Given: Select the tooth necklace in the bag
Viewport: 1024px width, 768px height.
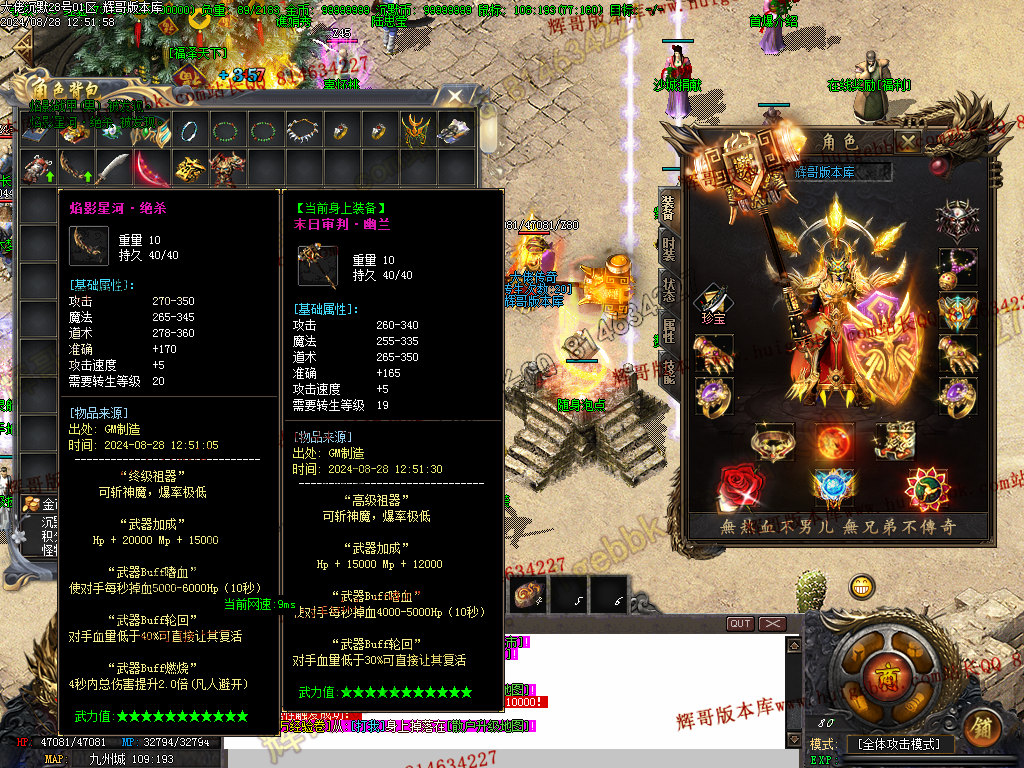Looking at the screenshot, I should 301,130.
